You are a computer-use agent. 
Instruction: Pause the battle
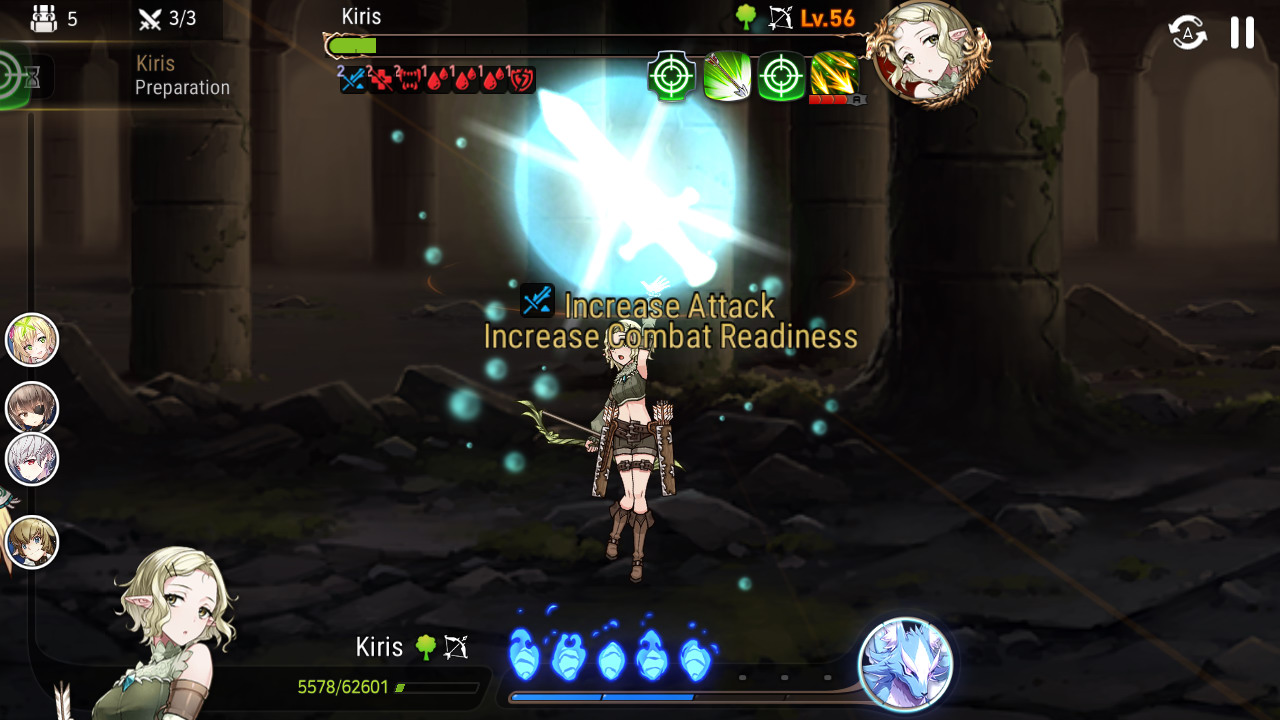[1242, 33]
